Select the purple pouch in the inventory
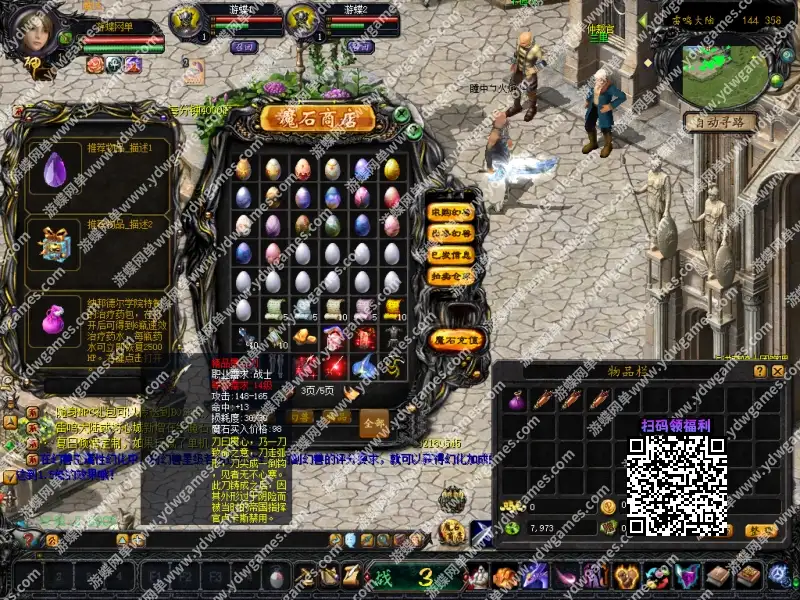The height and width of the screenshot is (600, 800). [x=517, y=401]
